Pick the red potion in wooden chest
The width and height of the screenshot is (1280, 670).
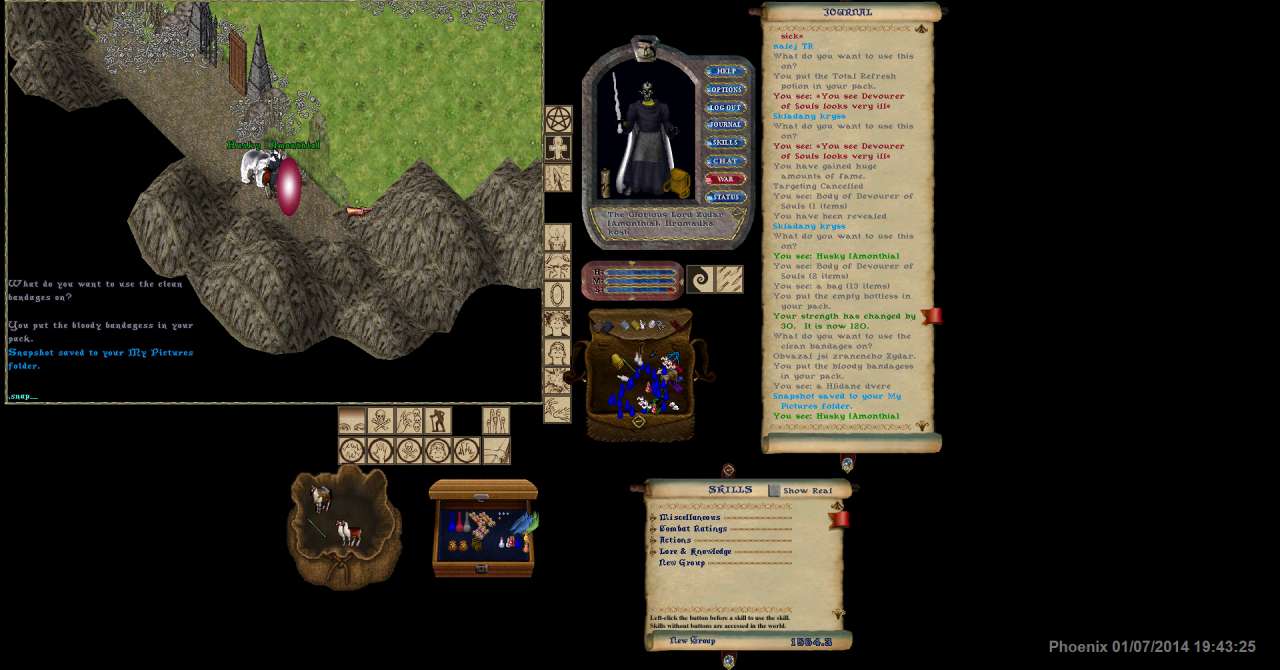(461, 524)
